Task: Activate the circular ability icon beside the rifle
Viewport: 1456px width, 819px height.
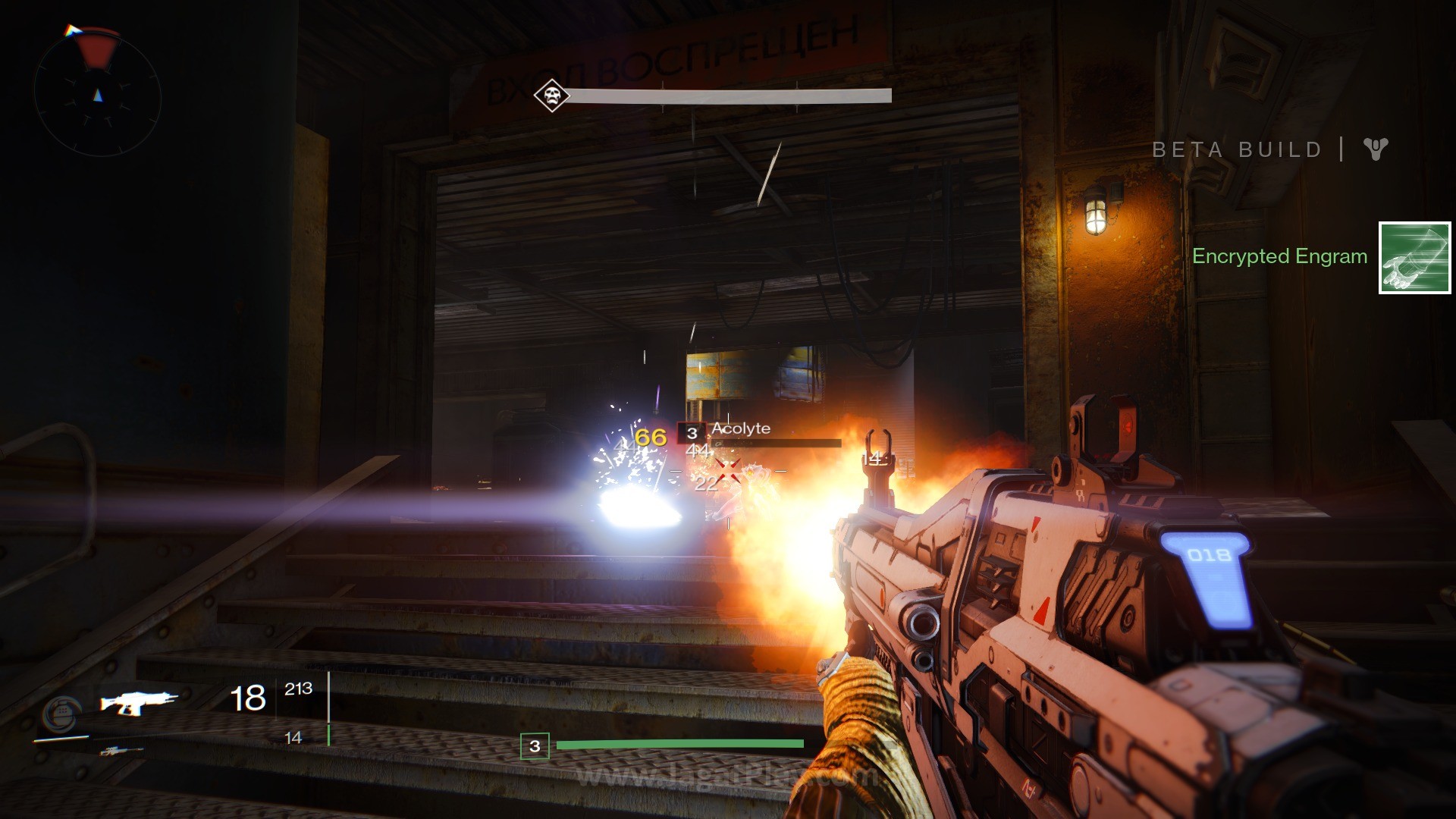Action: (61, 714)
